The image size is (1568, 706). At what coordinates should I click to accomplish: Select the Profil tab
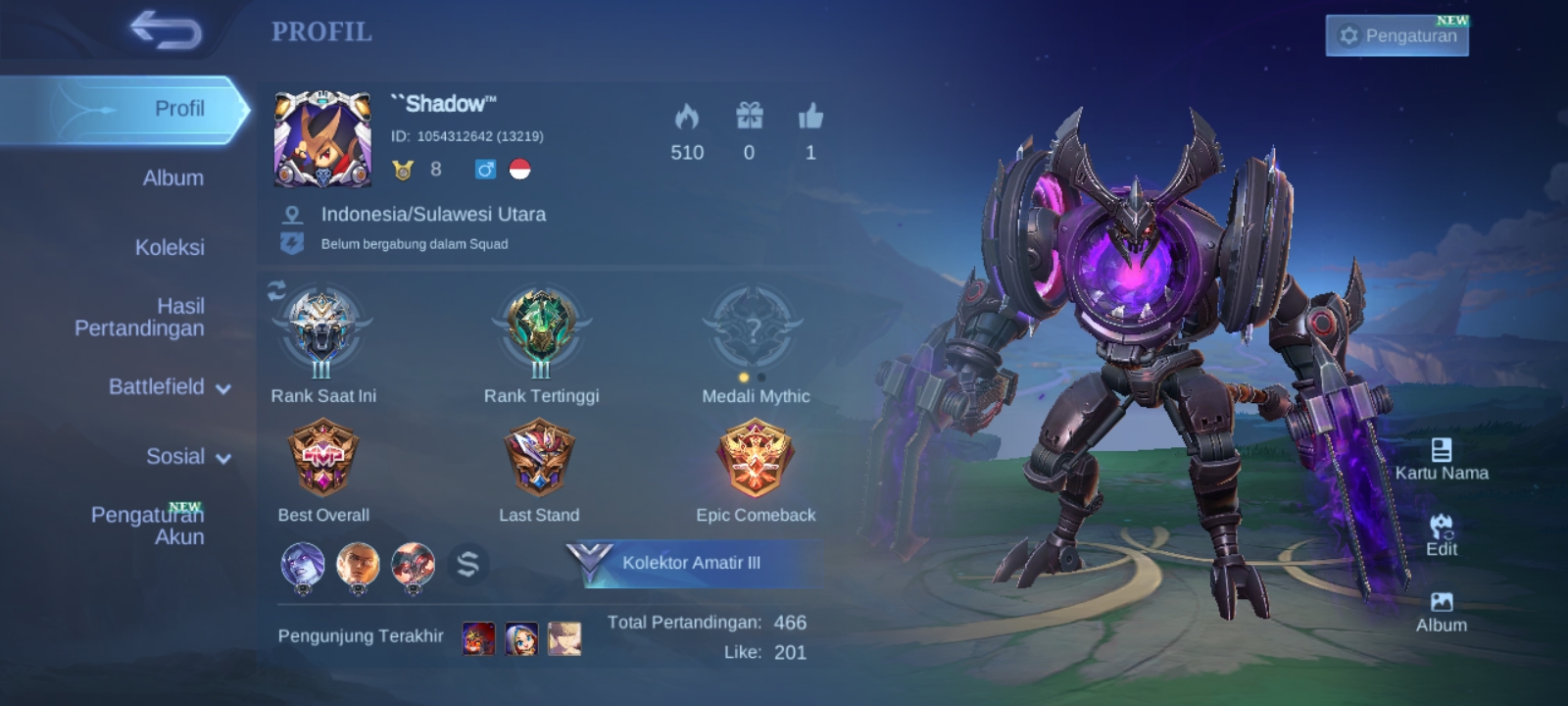coord(178,109)
